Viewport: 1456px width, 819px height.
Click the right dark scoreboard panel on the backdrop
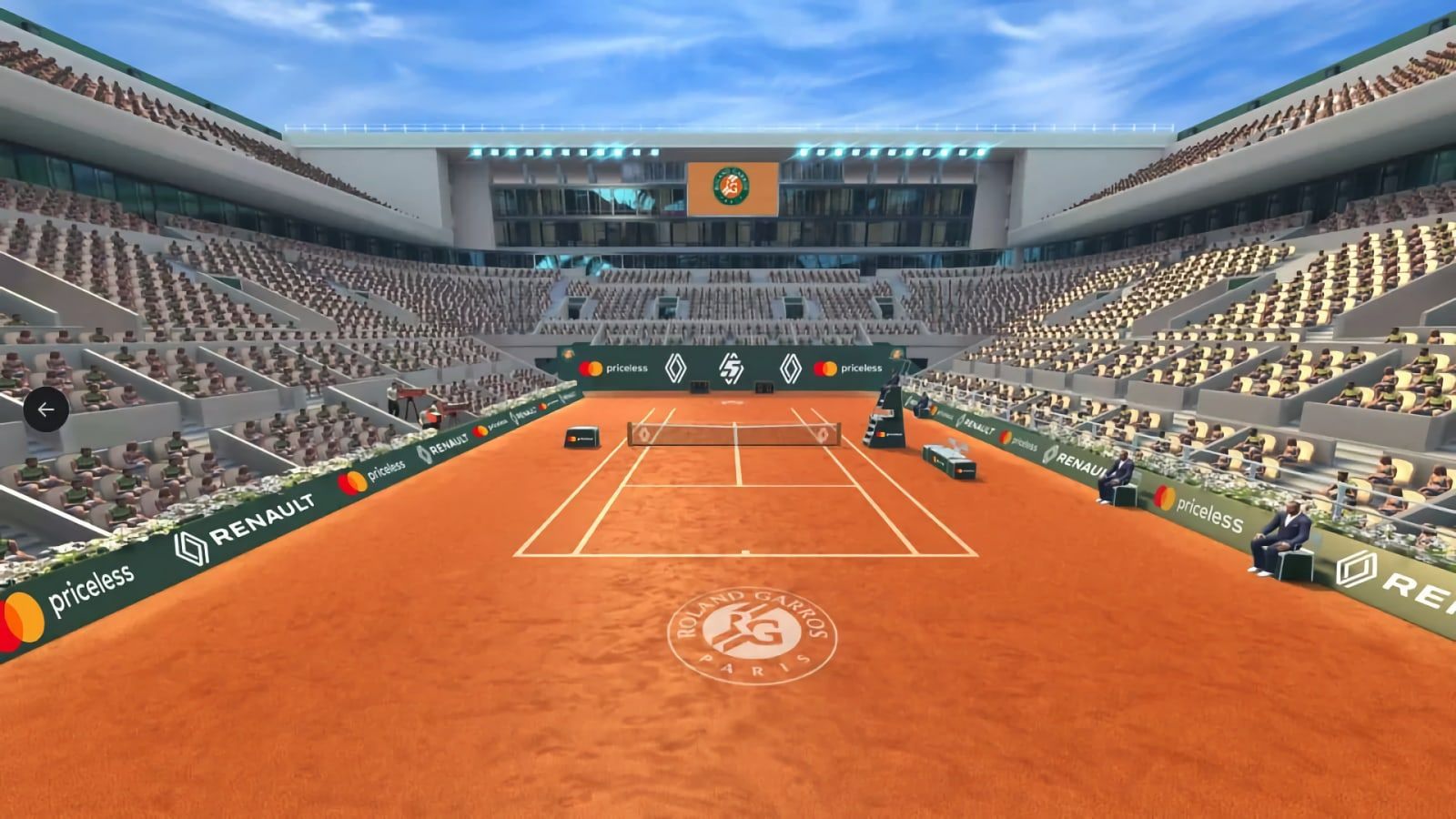click(x=763, y=387)
